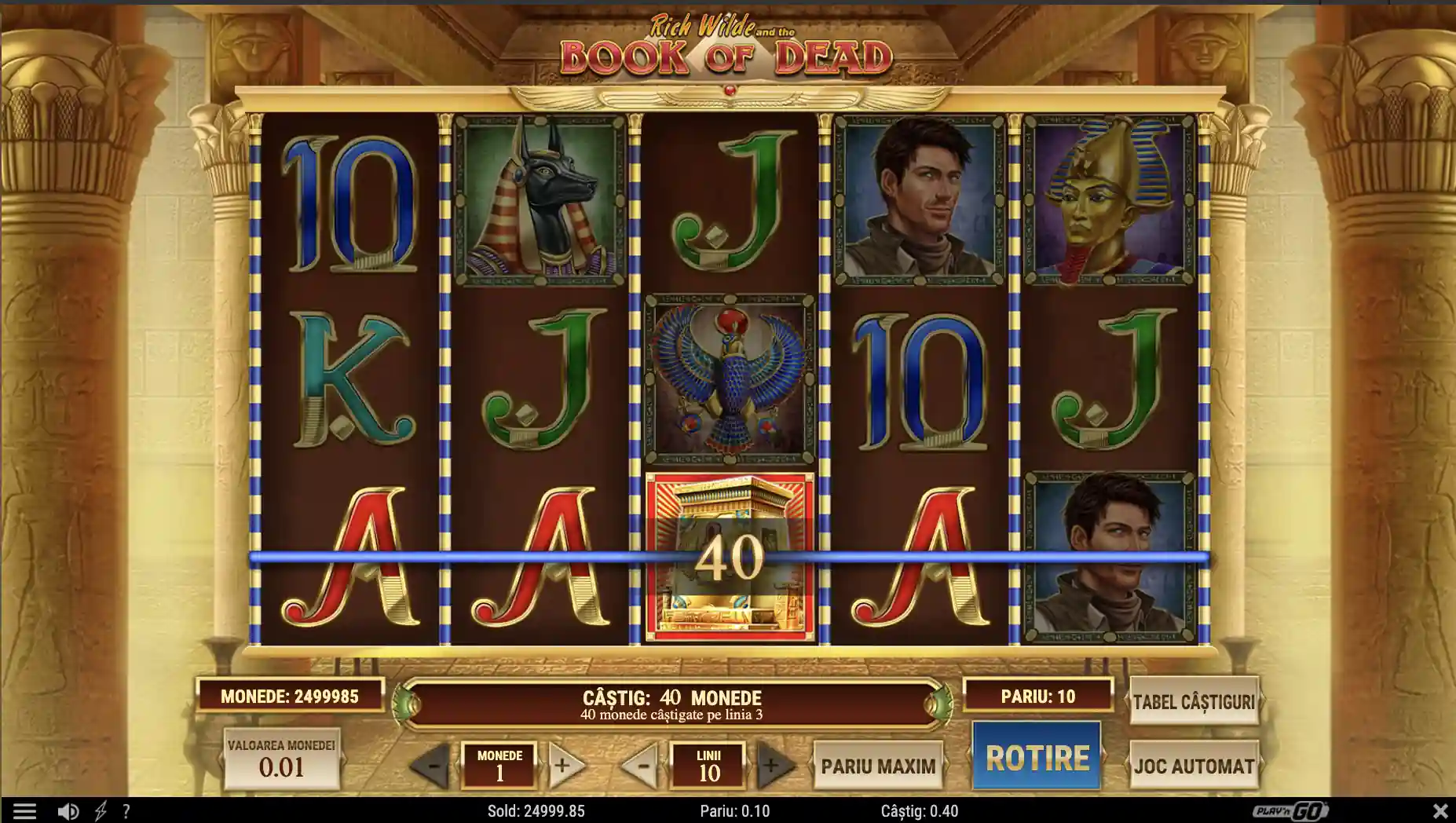Open the question mark help
This screenshot has width=1456, height=823.
(x=126, y=811)
